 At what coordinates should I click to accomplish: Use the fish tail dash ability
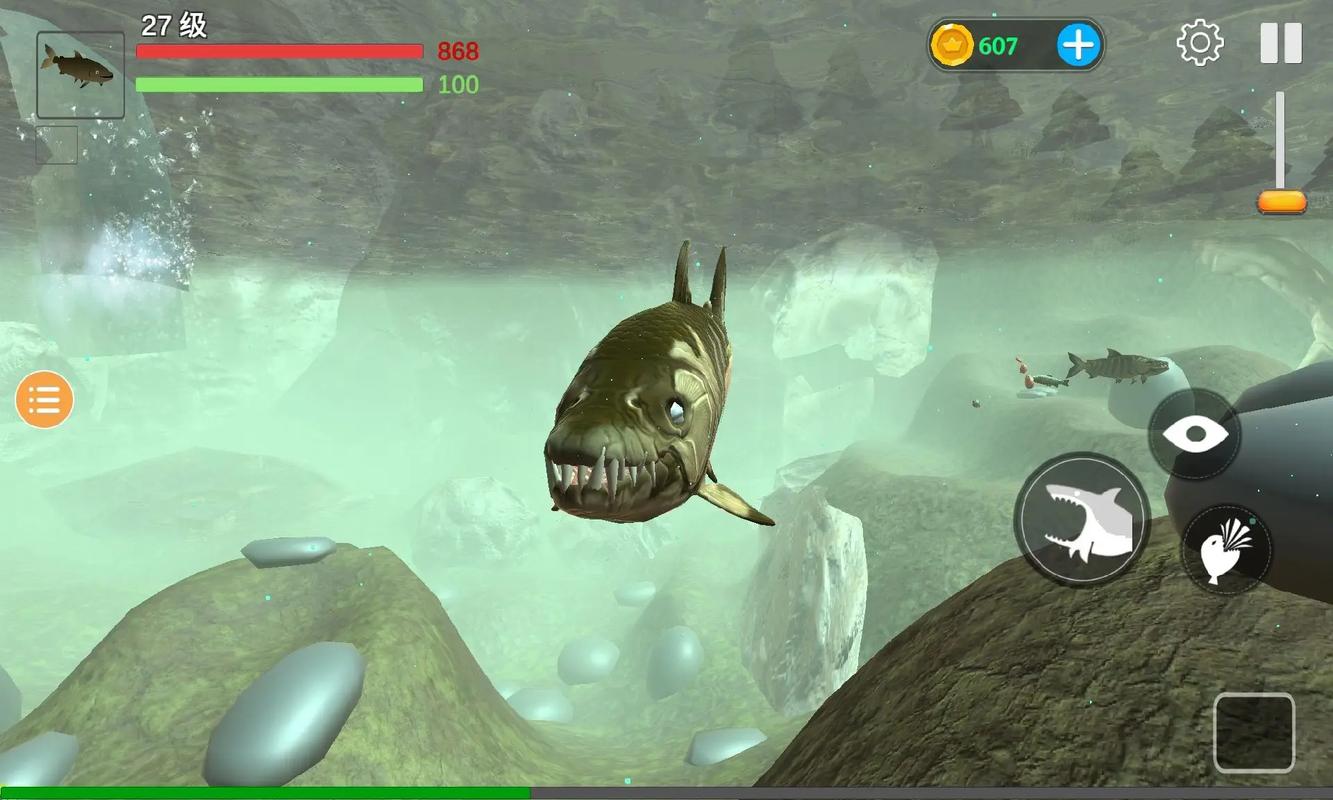pos(1226,550)
